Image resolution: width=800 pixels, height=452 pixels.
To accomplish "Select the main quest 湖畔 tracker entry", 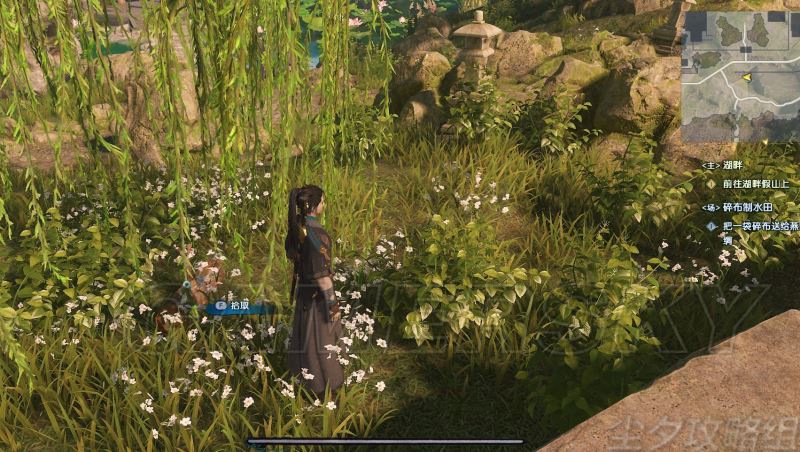I will point(724,164).
